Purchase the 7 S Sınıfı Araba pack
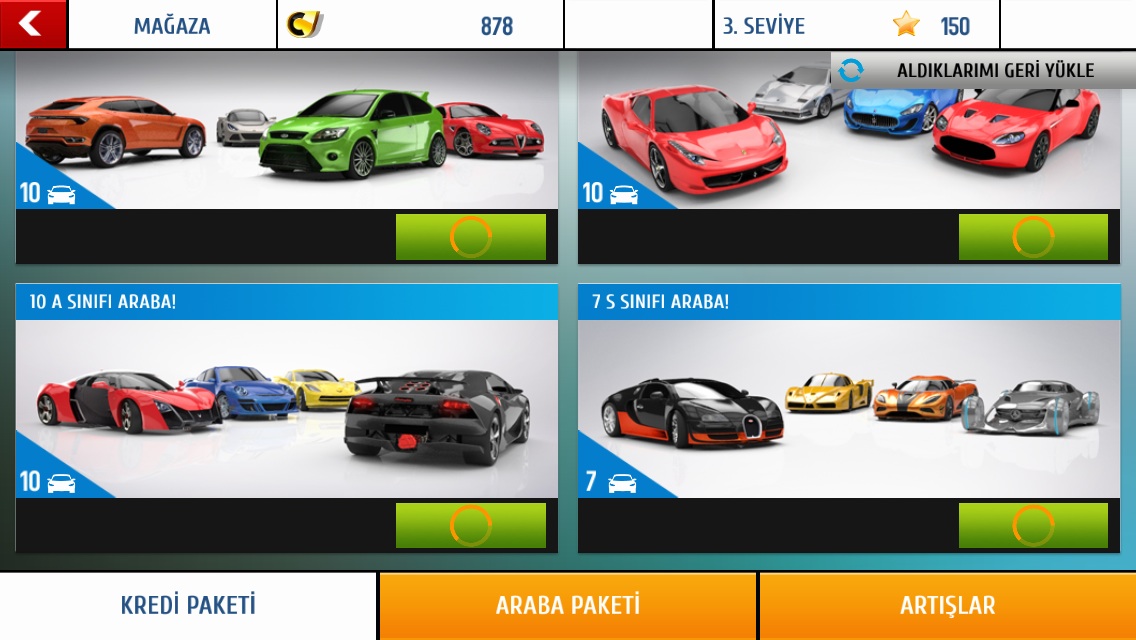The width and height of the screenshot is (1136, 640). [1033, 525]
